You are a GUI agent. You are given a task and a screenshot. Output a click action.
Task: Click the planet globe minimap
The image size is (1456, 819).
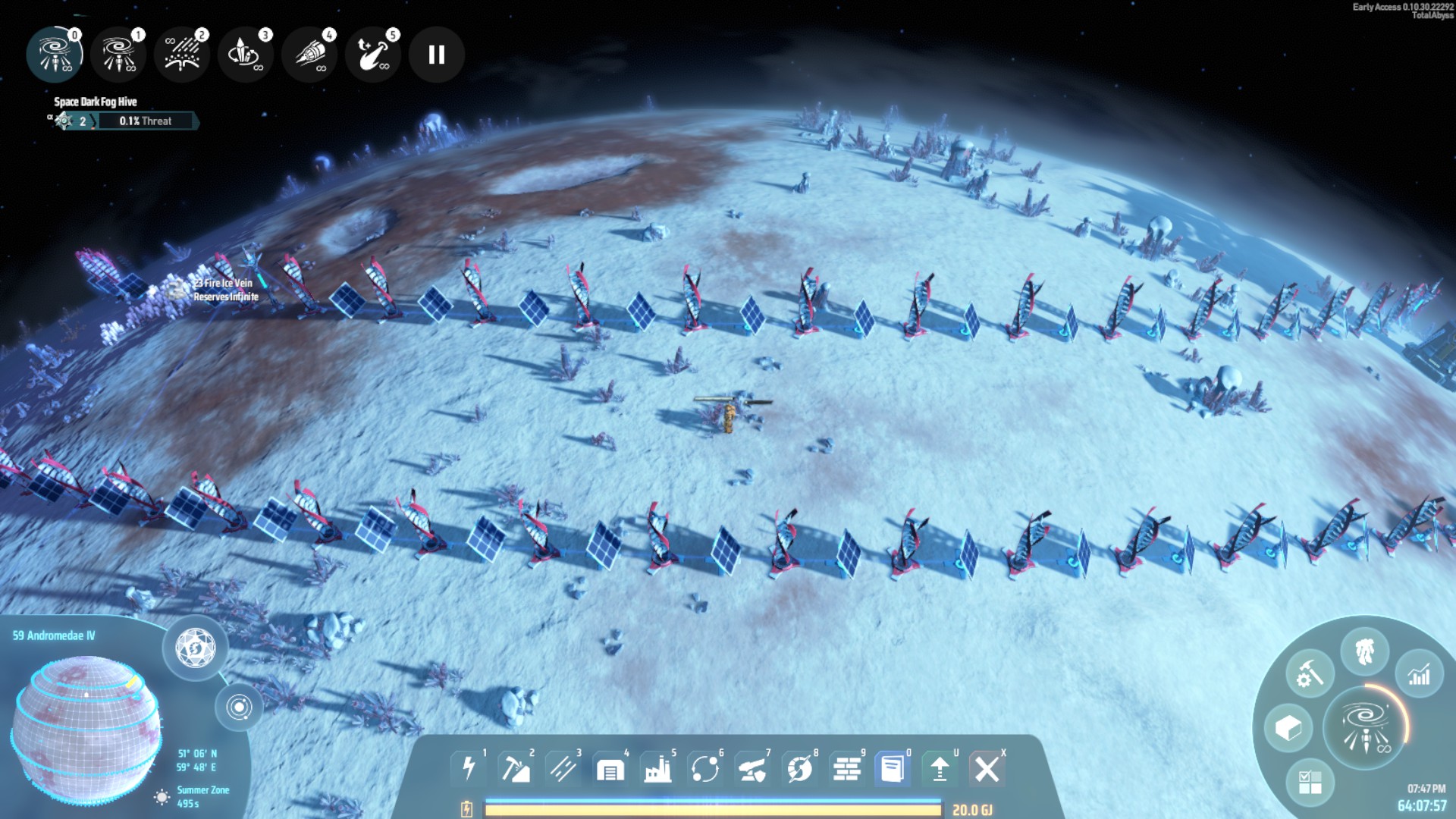click(x=86, y=729)
